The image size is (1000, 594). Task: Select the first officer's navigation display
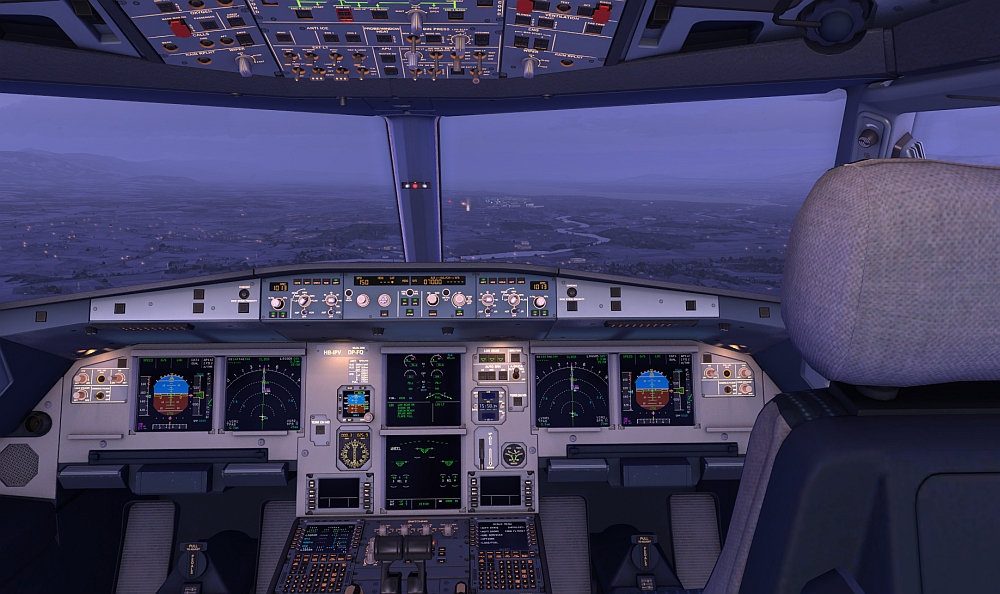[x=571, y=390]
